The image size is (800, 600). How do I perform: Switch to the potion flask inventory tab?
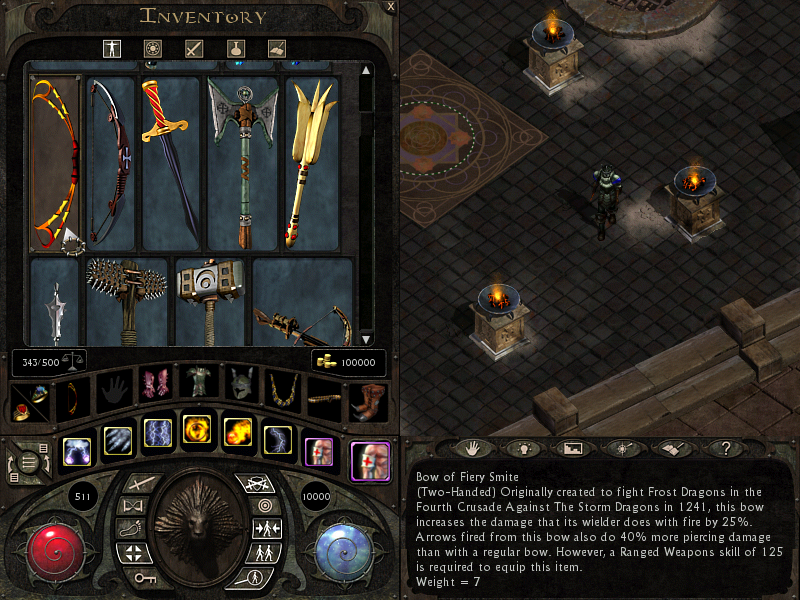click(235, 48)
